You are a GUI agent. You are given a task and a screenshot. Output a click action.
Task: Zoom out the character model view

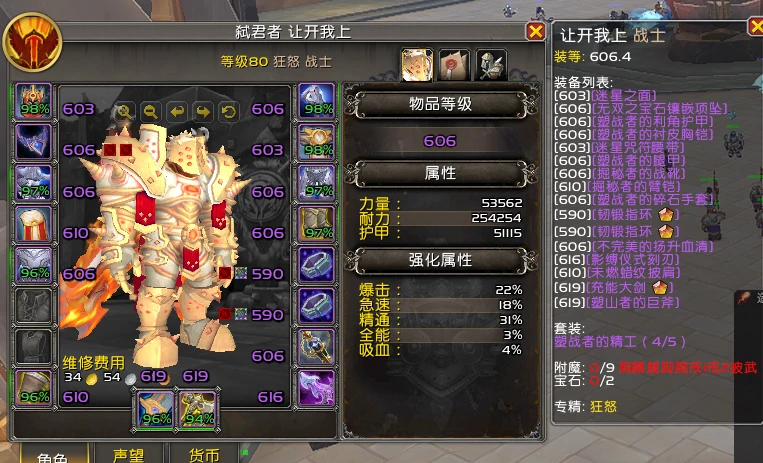point(151,111)
